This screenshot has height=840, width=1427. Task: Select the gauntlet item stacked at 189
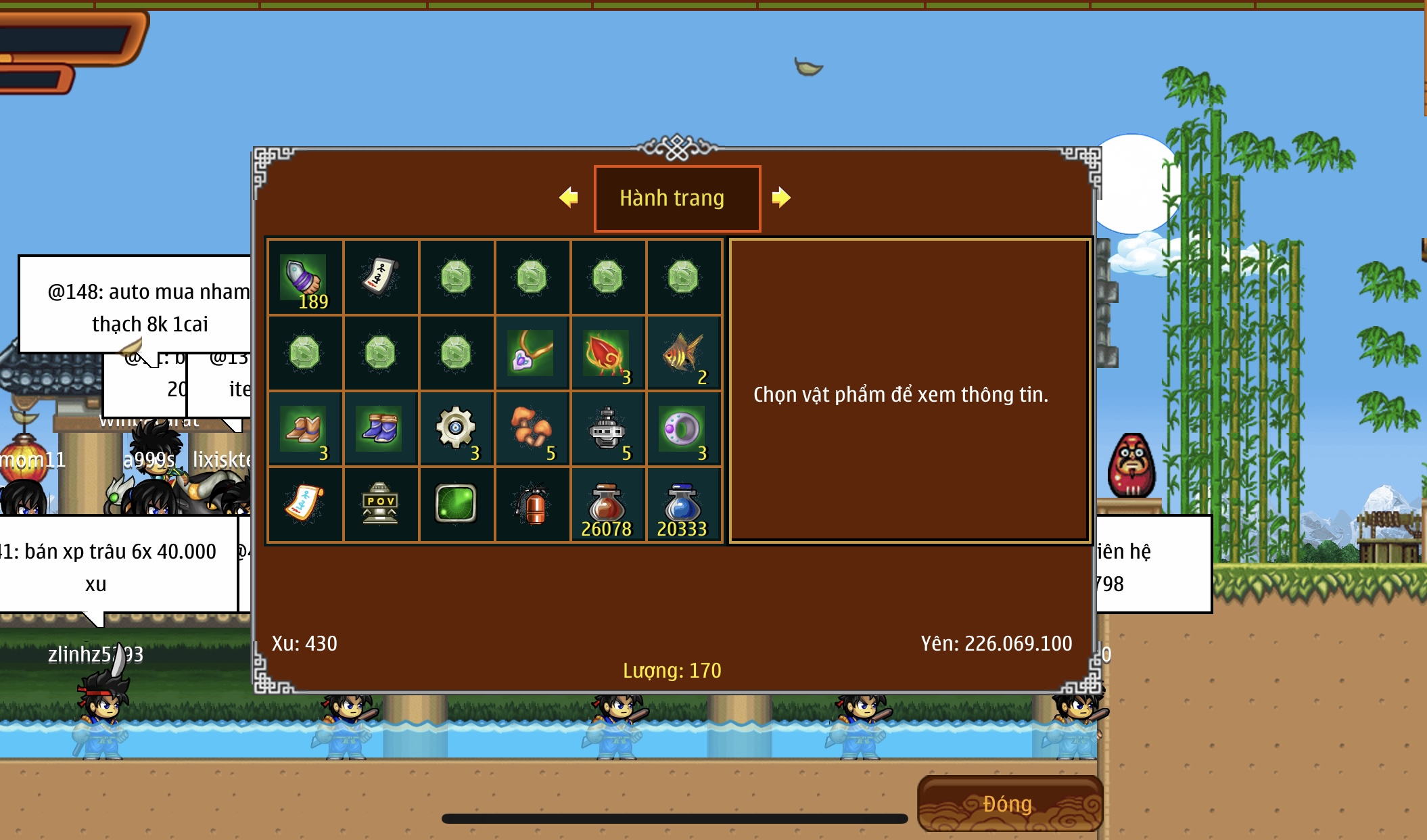pos(305,277)
